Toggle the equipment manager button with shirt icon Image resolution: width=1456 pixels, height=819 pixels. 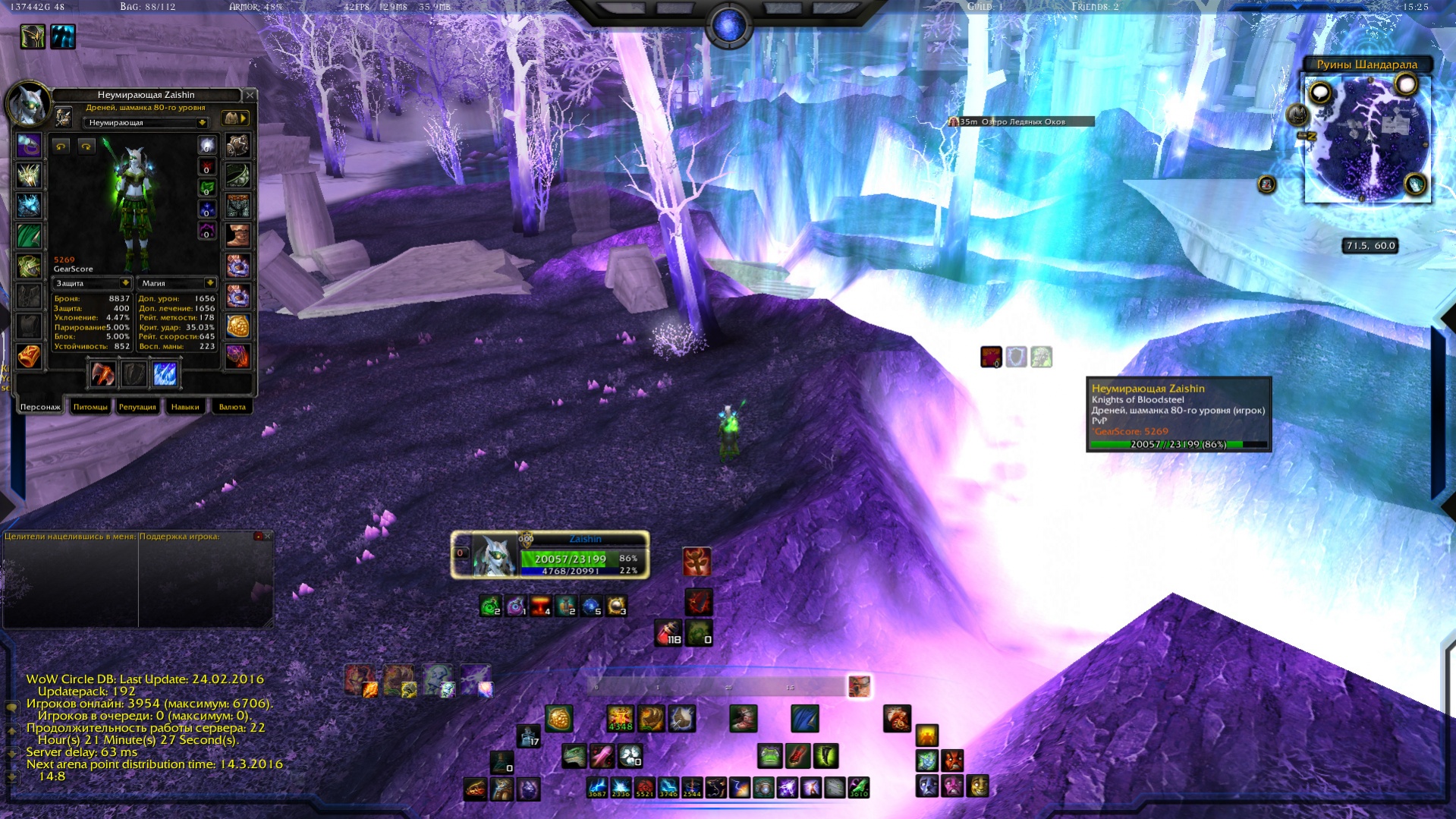click(x=234, y=118)
